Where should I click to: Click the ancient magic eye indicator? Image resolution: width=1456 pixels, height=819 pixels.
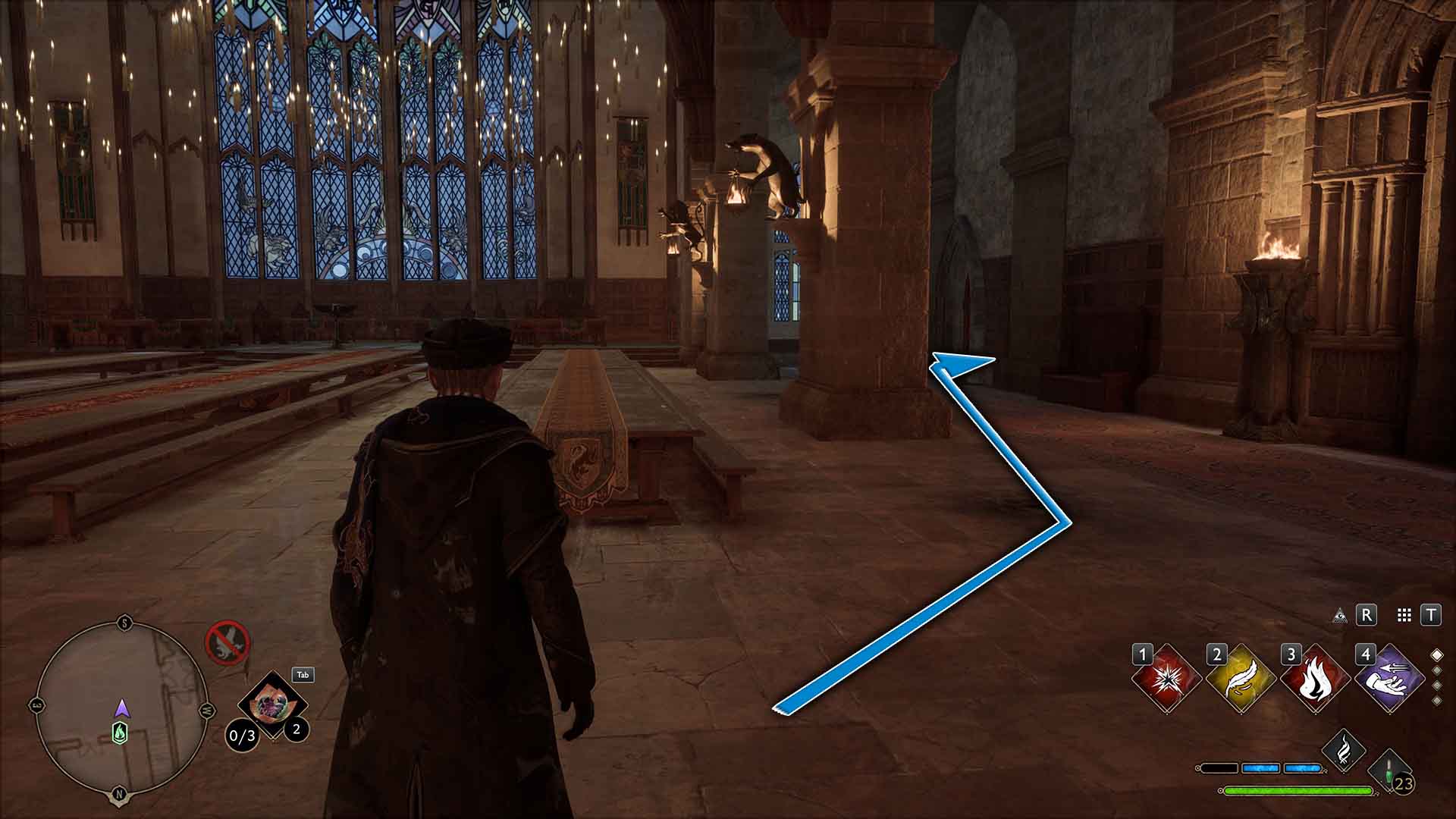click(x=1340, y=616)
